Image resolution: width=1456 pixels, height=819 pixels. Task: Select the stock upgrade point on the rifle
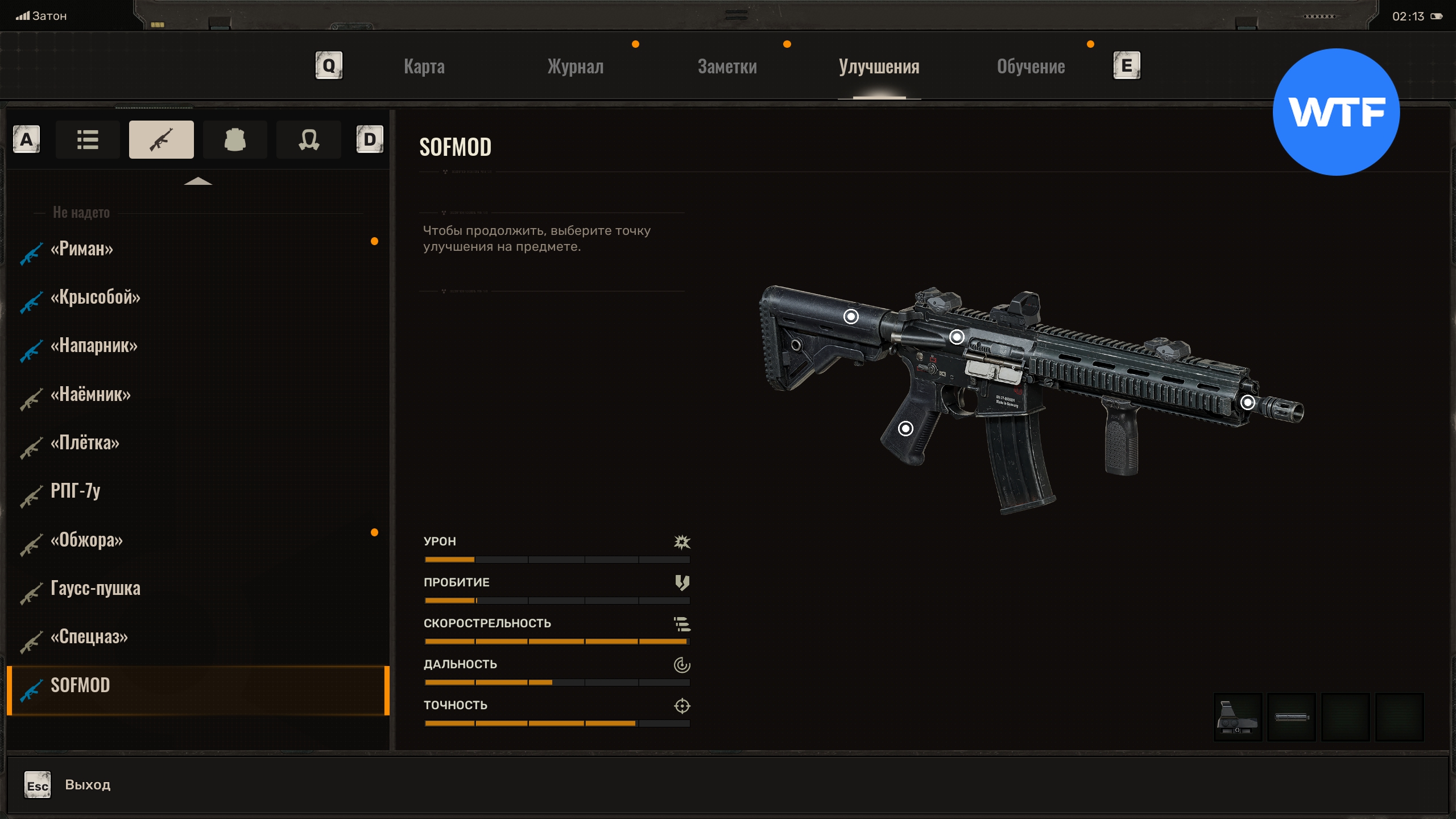851,316
